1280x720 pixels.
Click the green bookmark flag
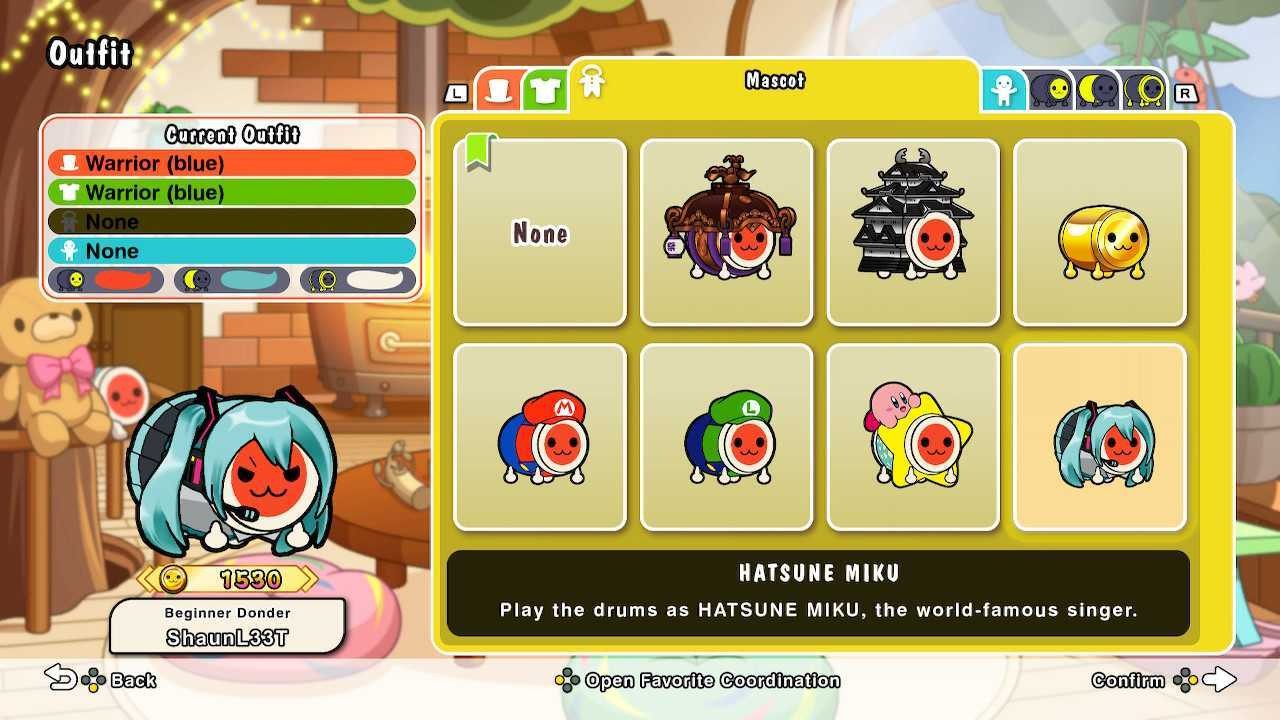(480, 150)
